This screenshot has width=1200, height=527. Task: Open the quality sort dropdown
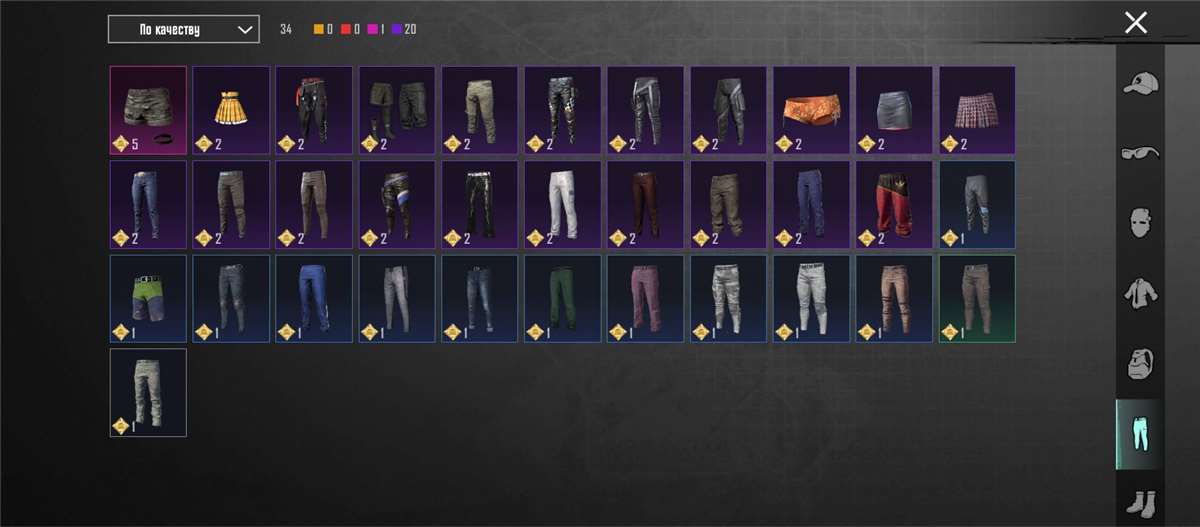(x=184, y=29)
